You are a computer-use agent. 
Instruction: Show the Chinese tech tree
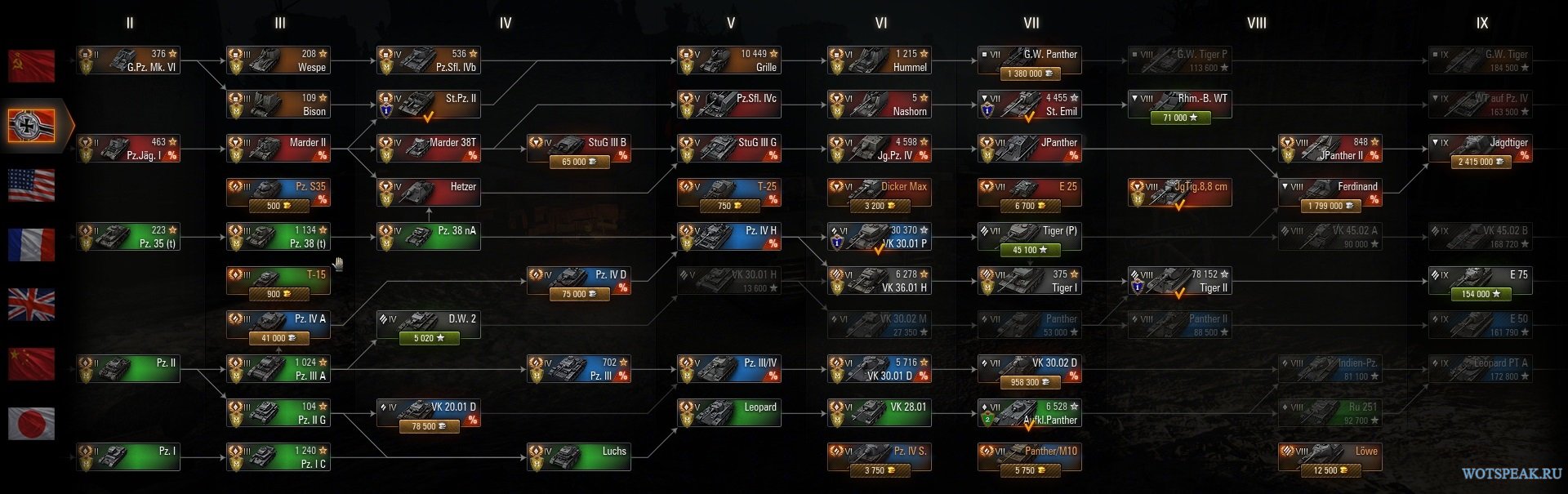click(32, 364)
